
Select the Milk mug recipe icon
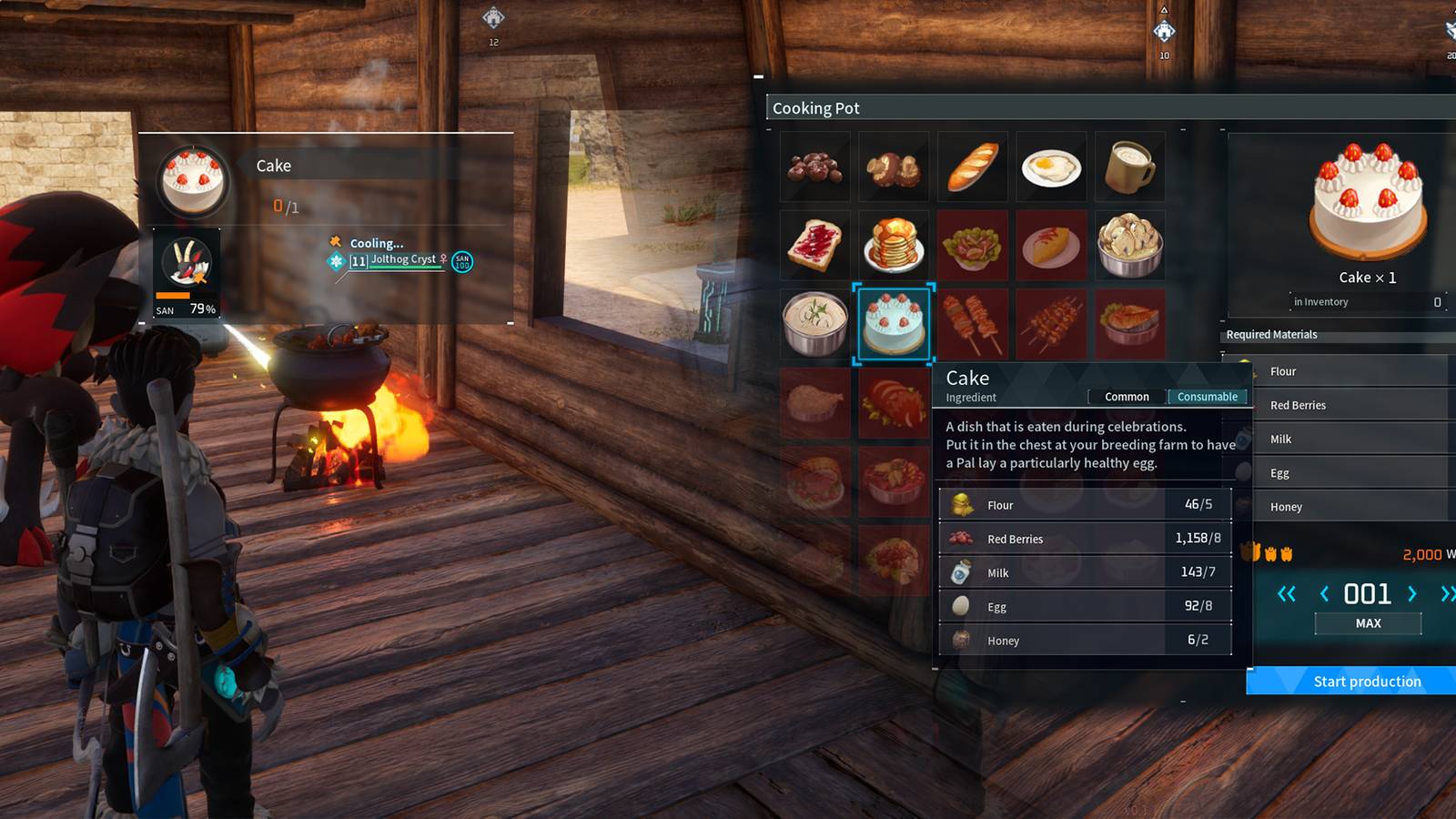click(x=1130, y=166)
